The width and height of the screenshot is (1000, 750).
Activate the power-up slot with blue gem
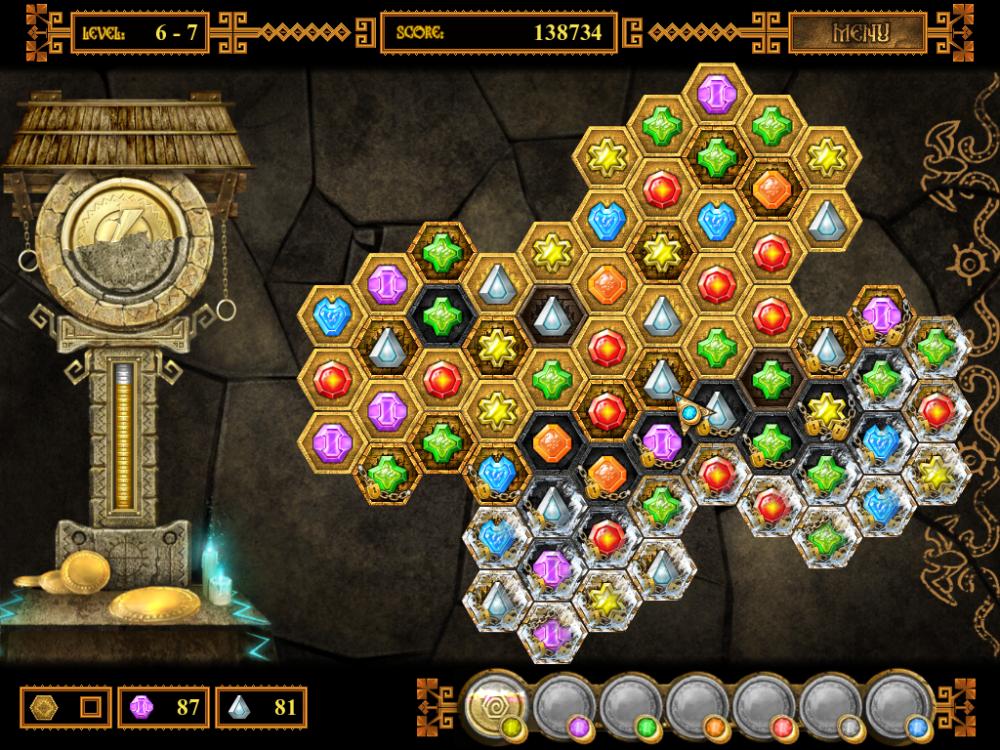(897, 705)
